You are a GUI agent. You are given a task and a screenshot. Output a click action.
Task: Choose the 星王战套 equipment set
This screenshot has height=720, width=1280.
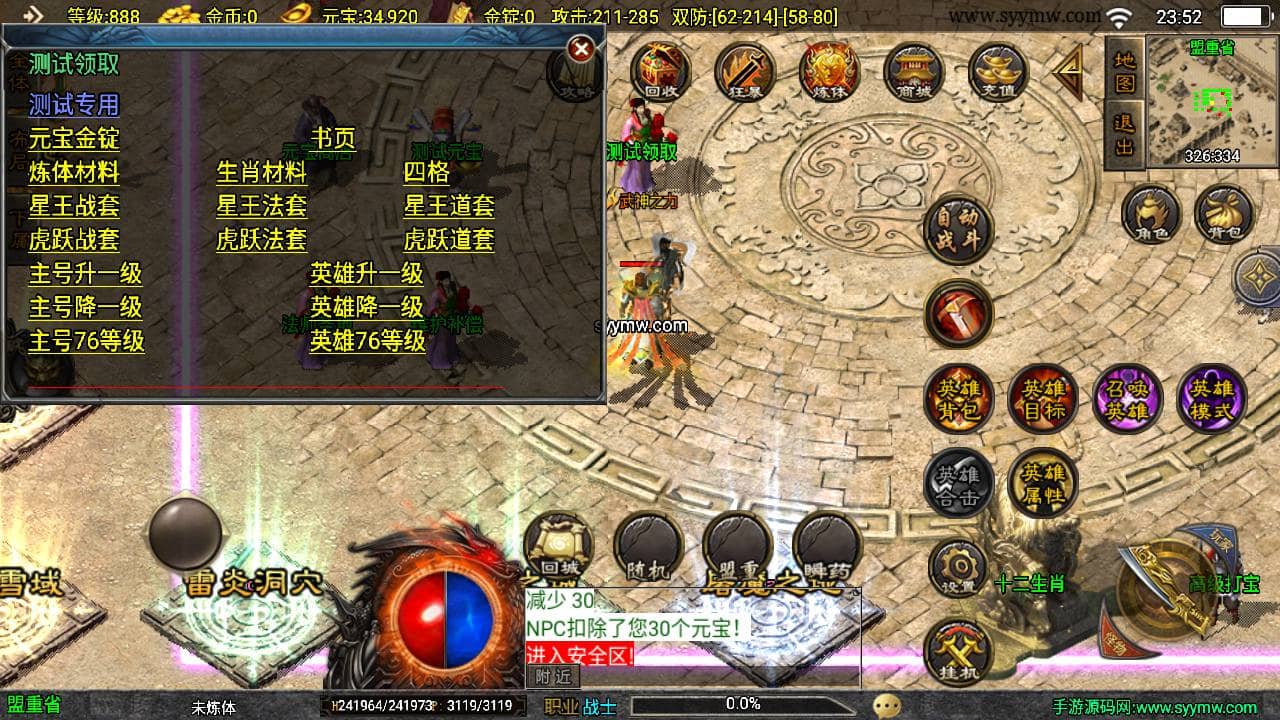coord(74,206)
